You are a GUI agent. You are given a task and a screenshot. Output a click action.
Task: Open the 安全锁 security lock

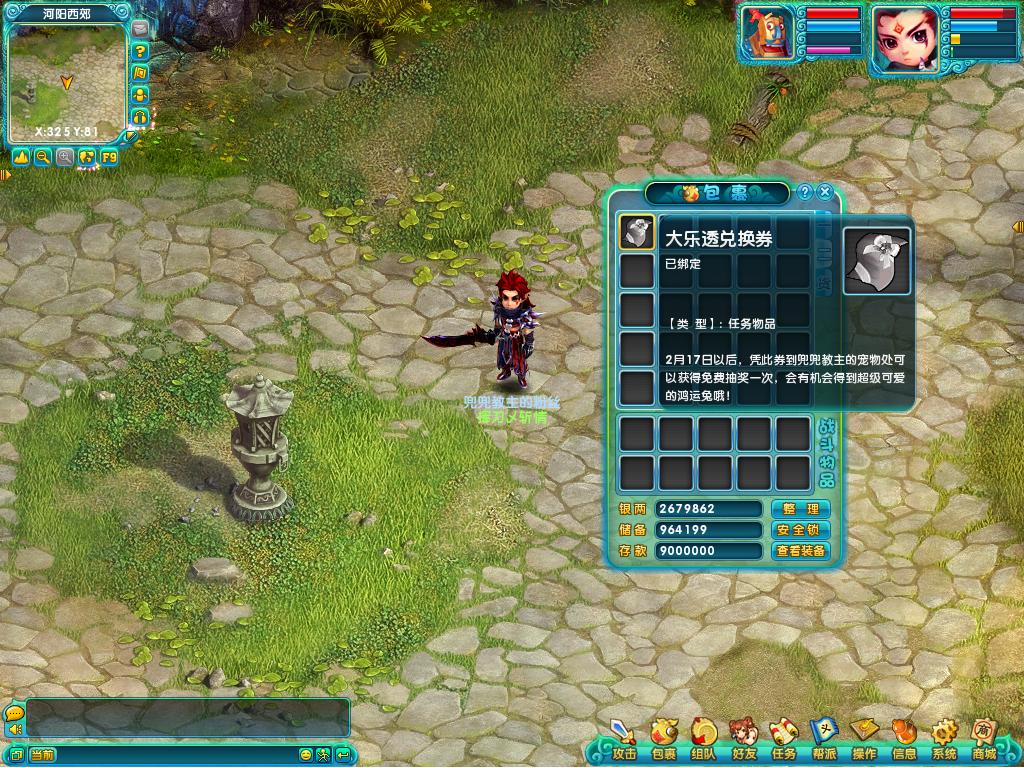(800, 530)
